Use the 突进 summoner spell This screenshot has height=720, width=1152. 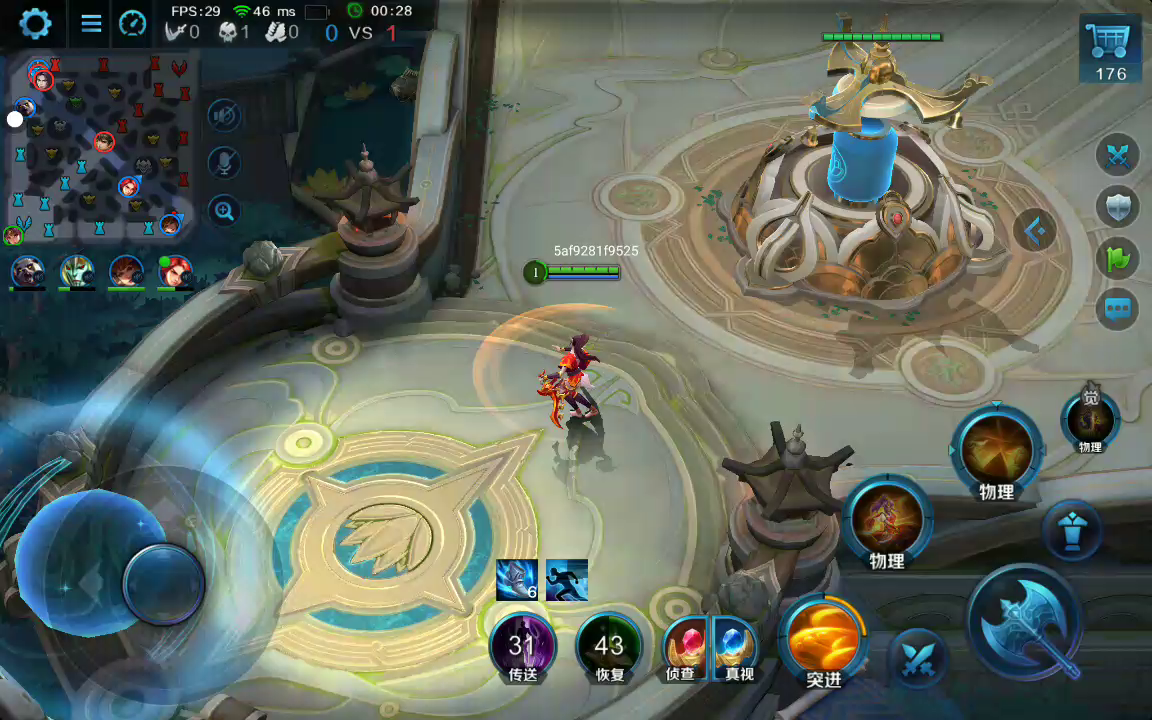click(x=823, y=640)
